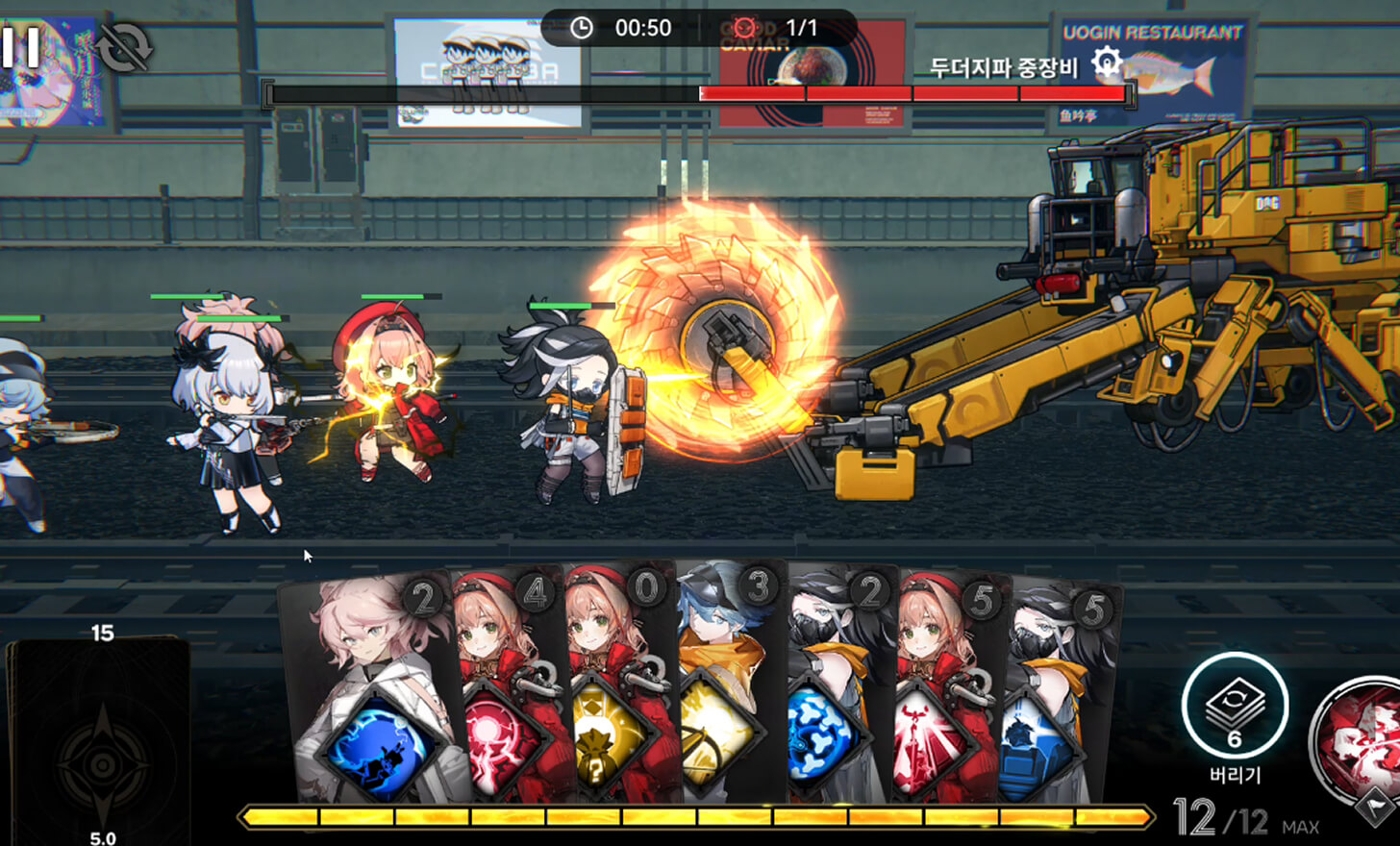Activate the red ultimate skill icon

pyautogui.click(x=1361, y=740)
